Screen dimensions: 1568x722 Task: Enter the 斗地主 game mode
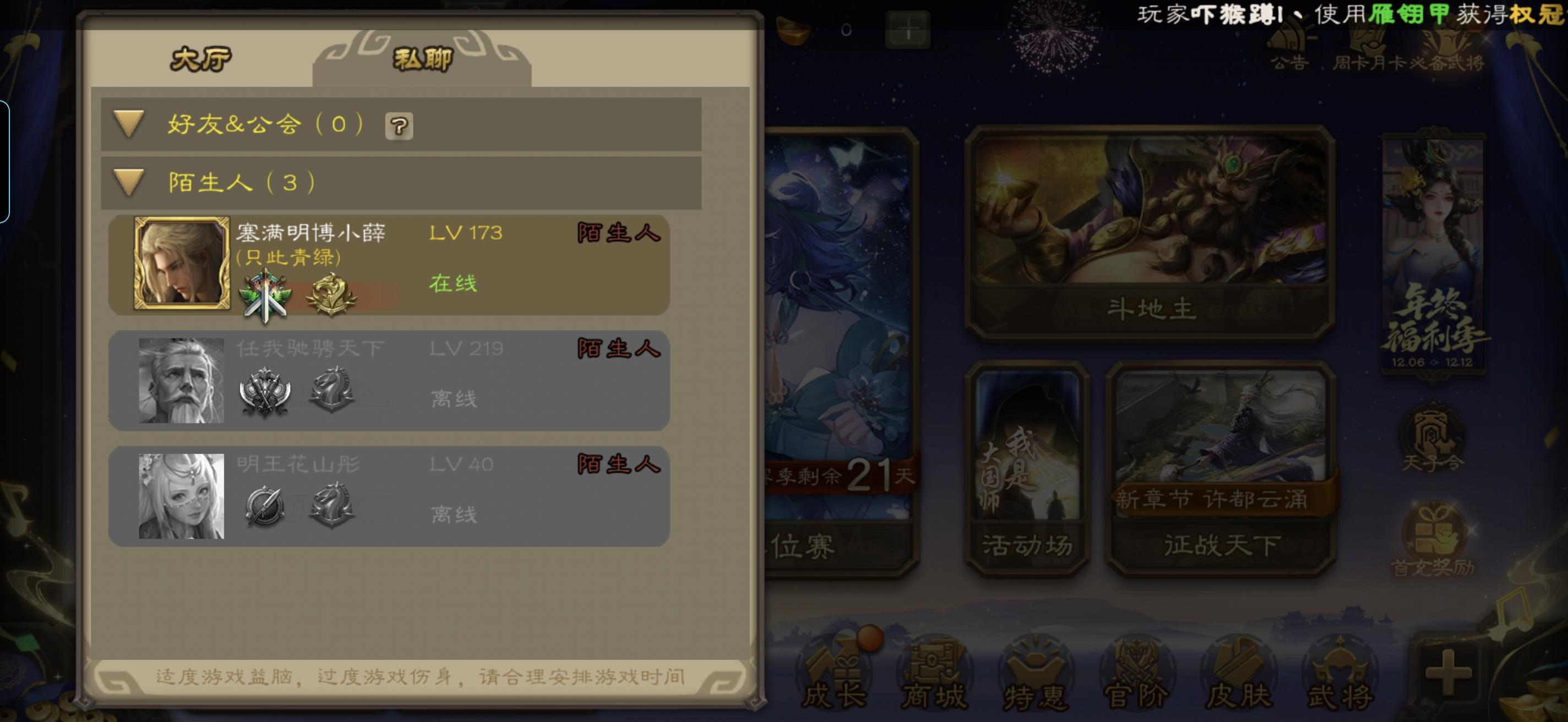(1151, 231)
